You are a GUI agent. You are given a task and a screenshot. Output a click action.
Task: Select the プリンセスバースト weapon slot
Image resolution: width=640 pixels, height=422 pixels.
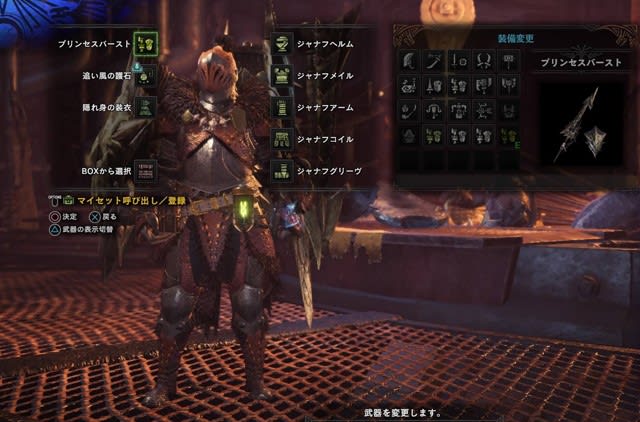(x=145, y=43)
